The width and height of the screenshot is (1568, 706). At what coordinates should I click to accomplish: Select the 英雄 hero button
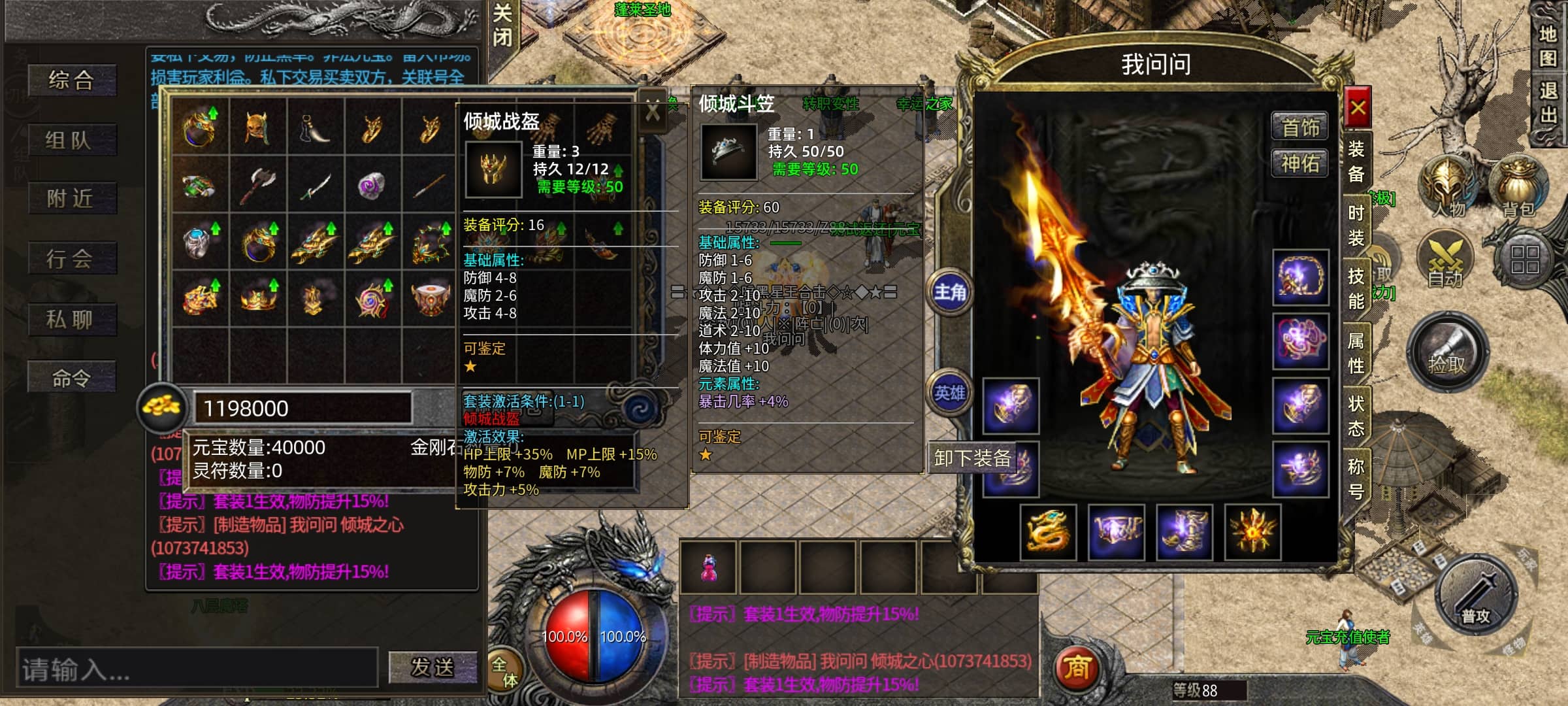(x=949, y=393)
